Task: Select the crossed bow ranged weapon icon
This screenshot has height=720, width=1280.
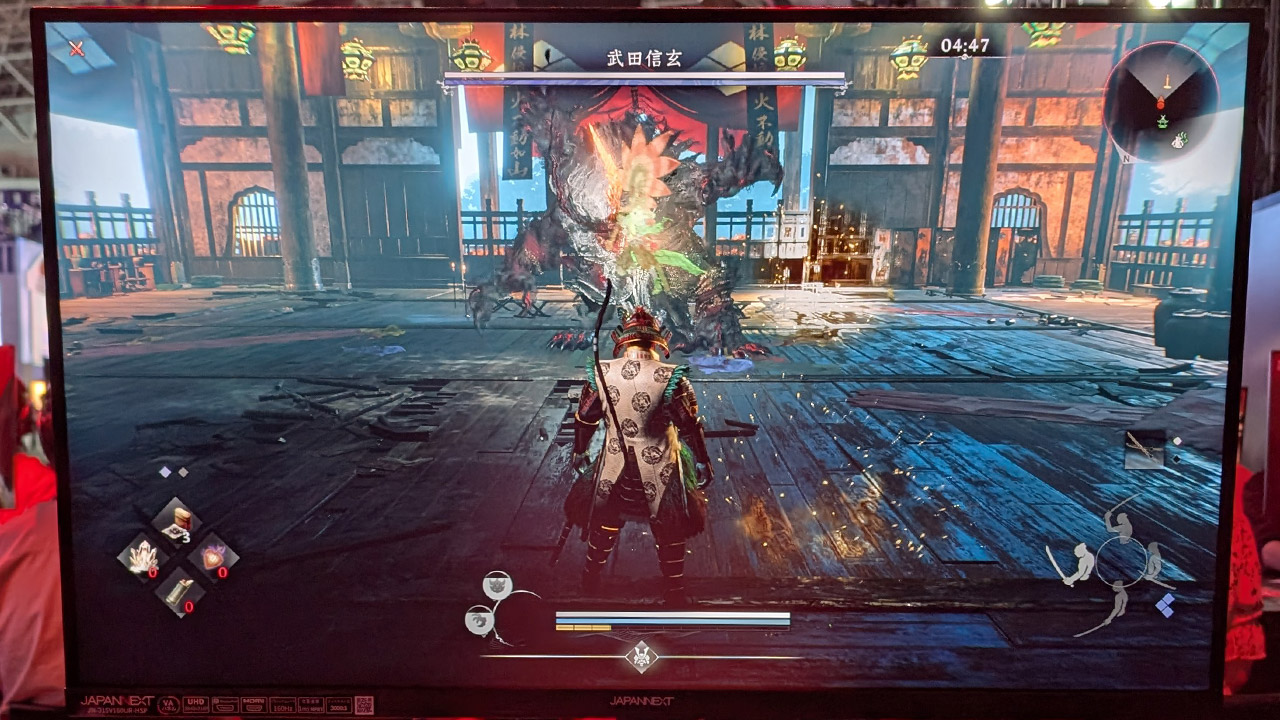Action: click(1144, 449)
